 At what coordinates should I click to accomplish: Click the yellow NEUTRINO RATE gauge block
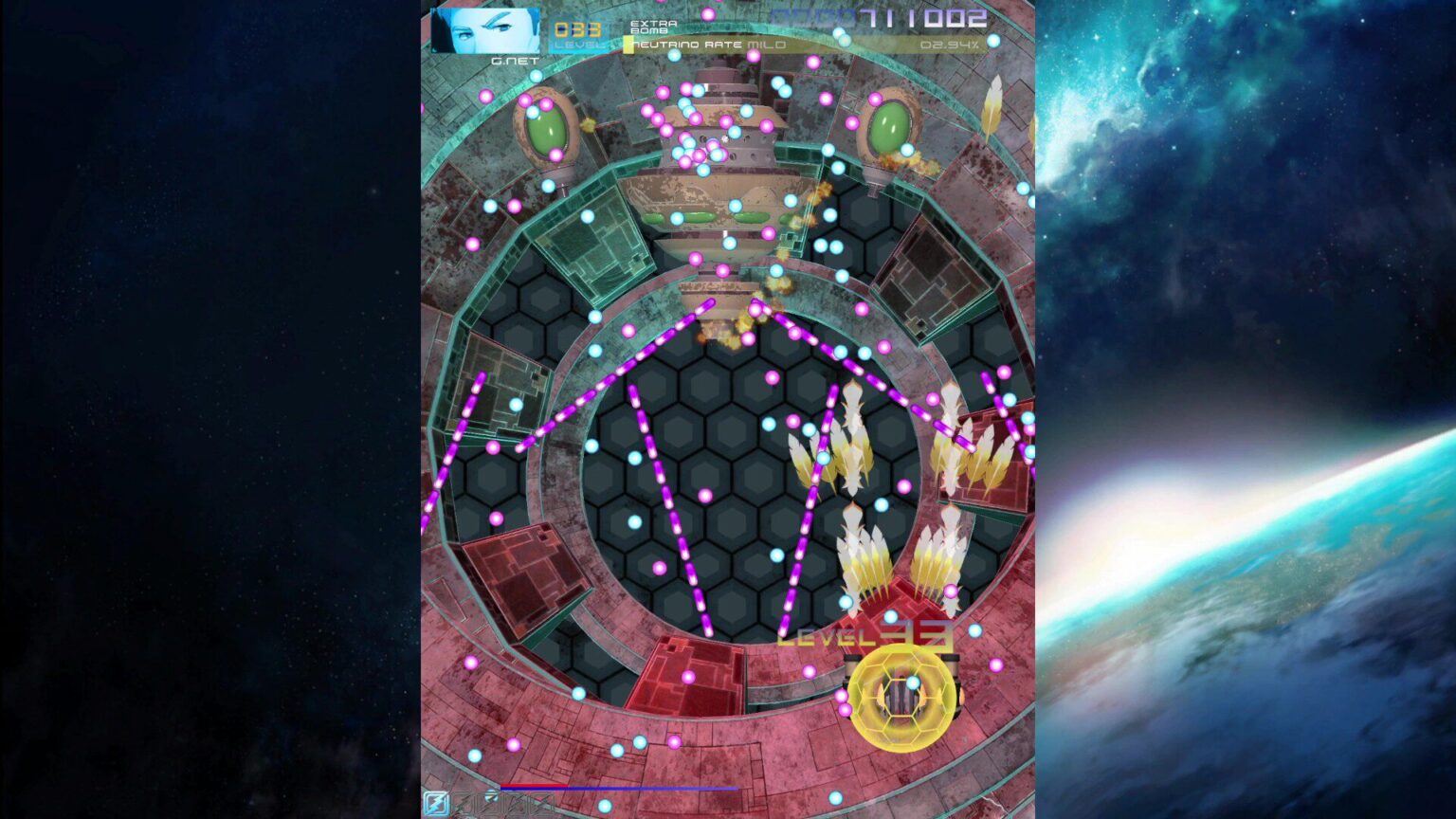pyautogui.click(x=628, y=44)
